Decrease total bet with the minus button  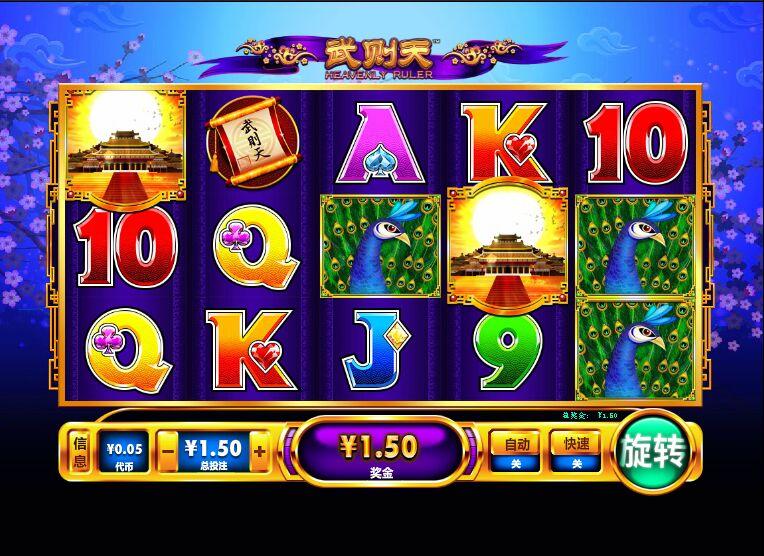click(168, 452)
